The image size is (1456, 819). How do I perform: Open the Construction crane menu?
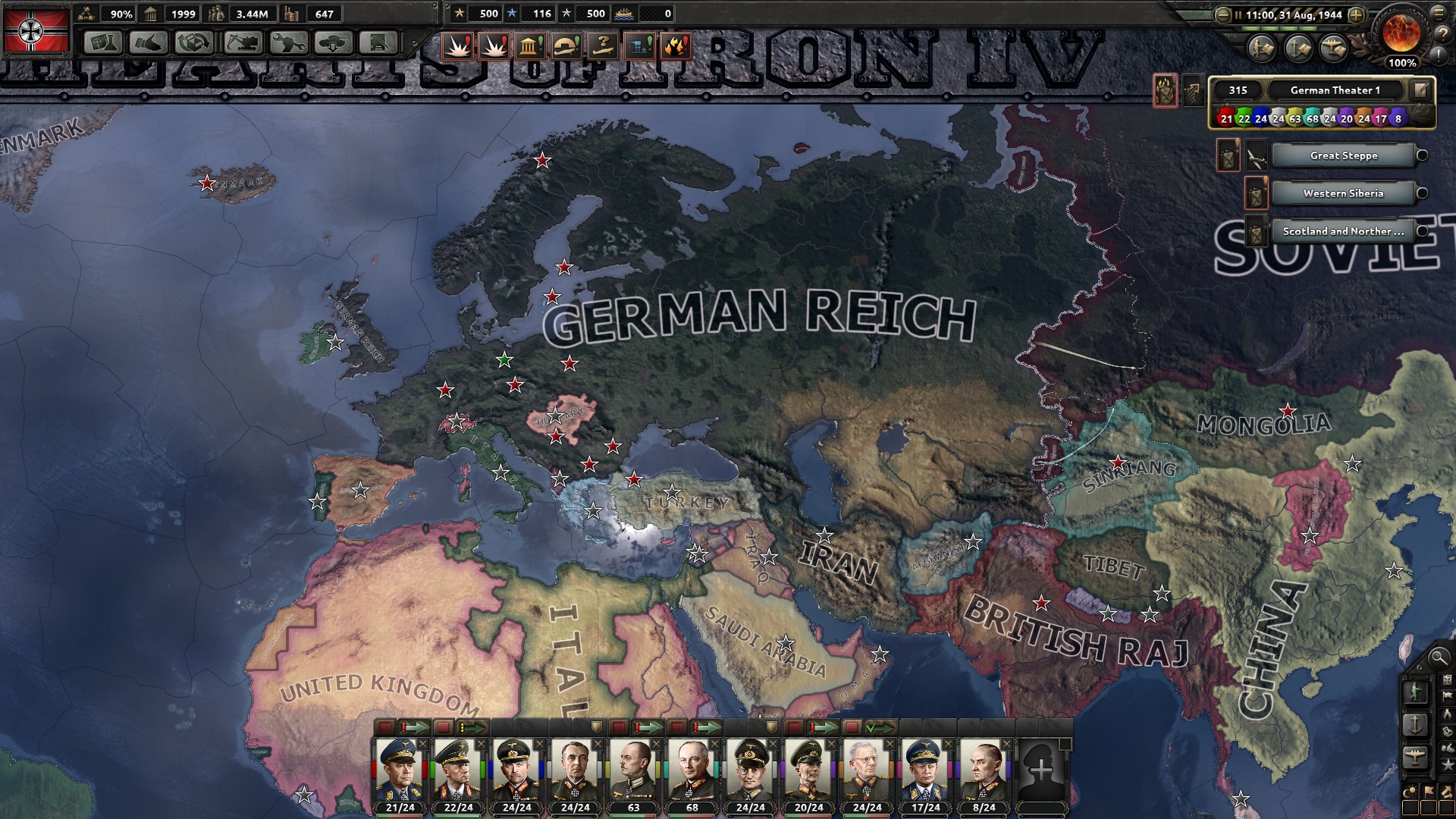point(243,42)
